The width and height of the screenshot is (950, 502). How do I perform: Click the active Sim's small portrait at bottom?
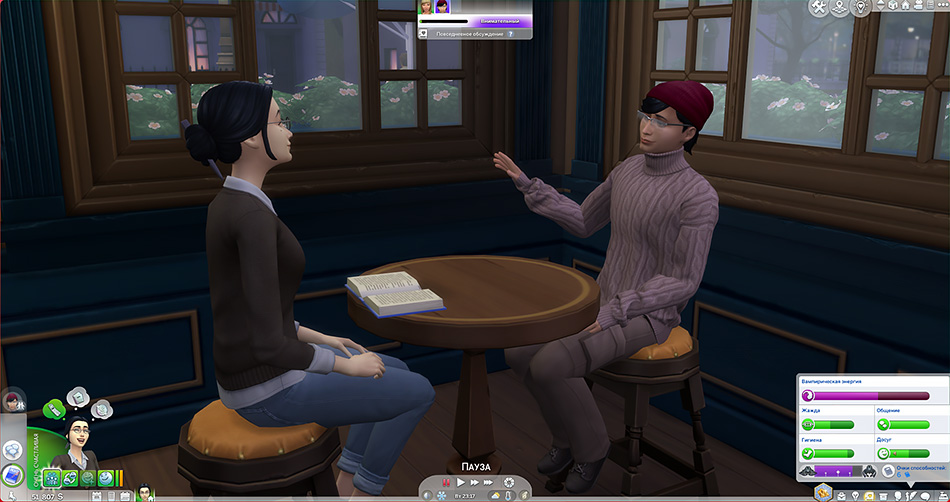(x=143, y=493)
